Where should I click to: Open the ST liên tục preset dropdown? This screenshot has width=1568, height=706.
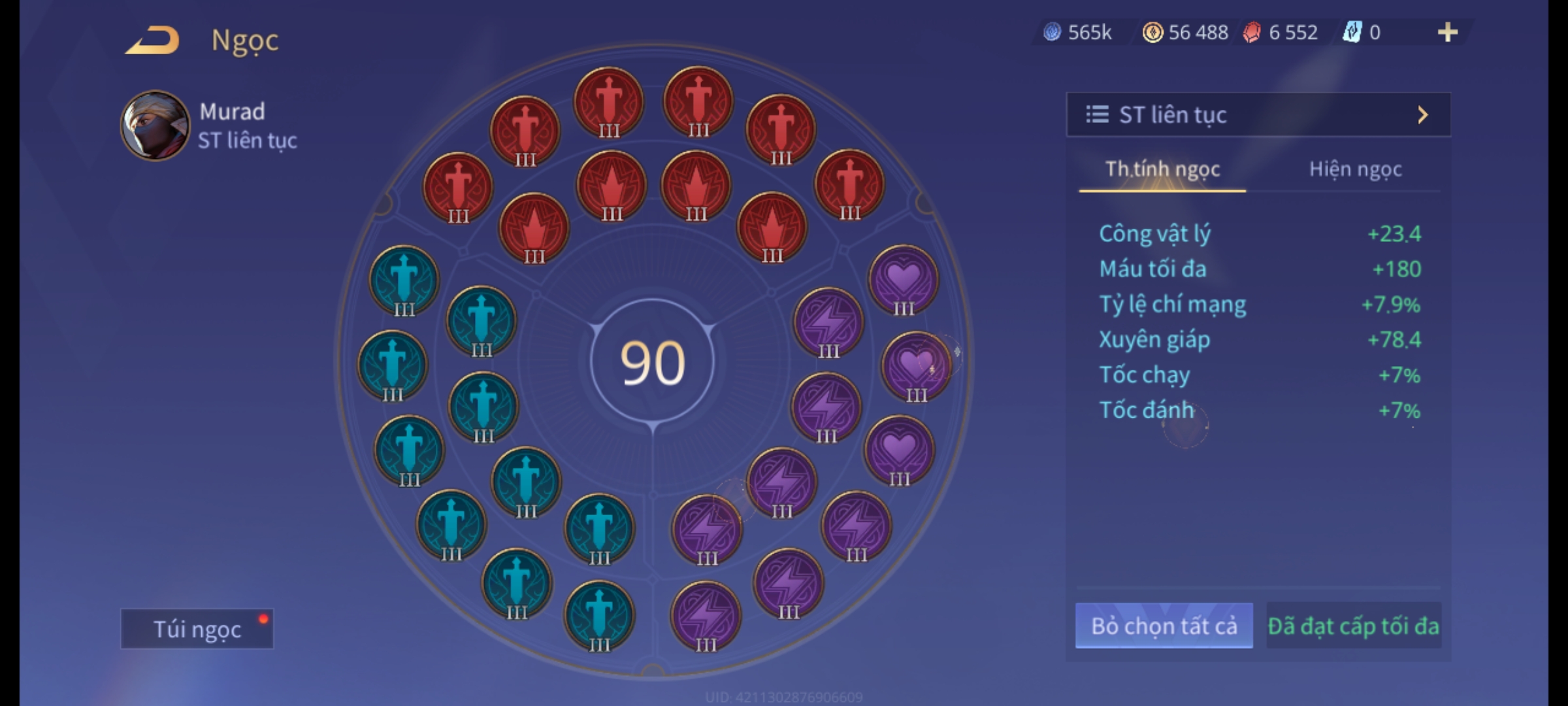tap(1258, 115)
